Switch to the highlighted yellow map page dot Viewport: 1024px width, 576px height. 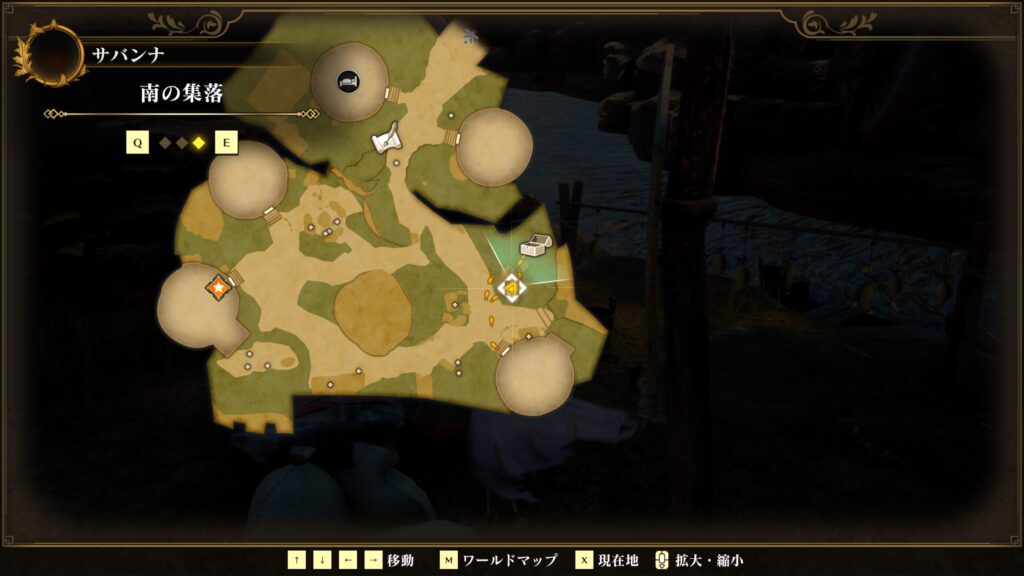click(x=199, y=143)
